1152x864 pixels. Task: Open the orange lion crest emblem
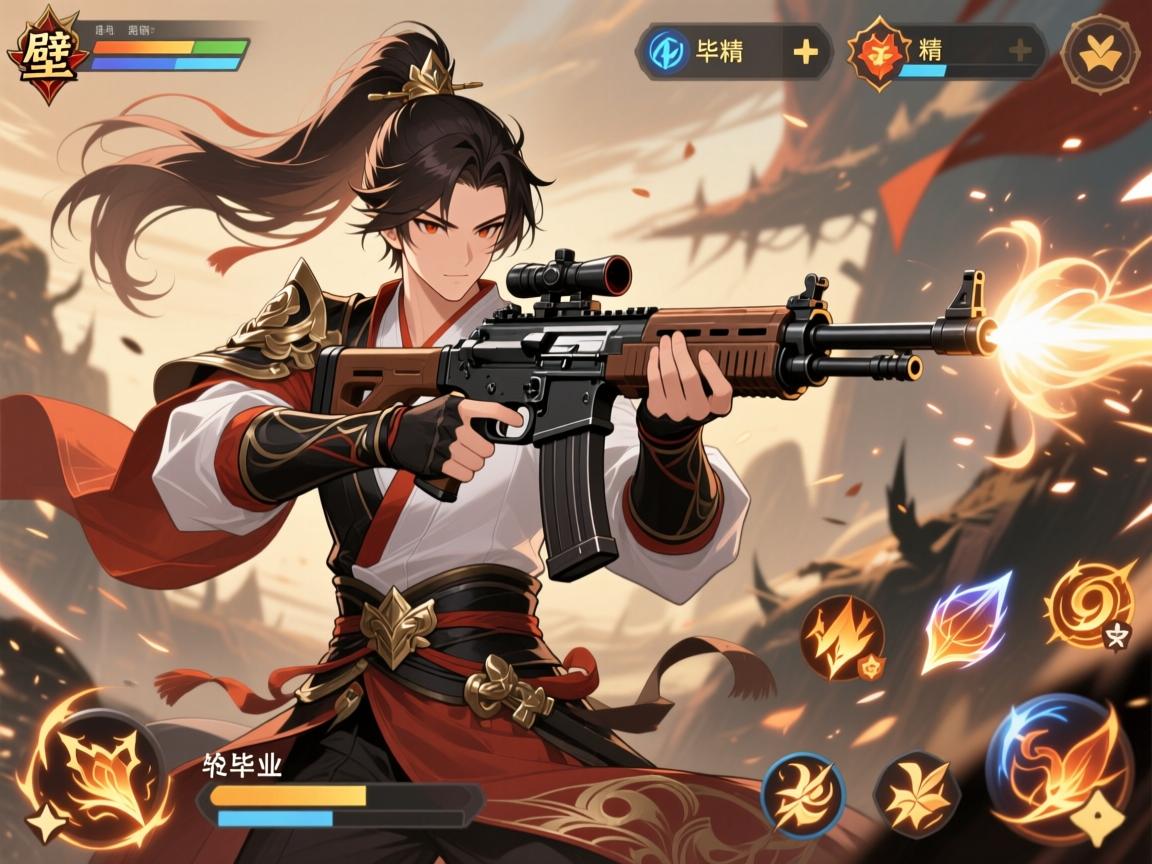click(x=879, y=52)
